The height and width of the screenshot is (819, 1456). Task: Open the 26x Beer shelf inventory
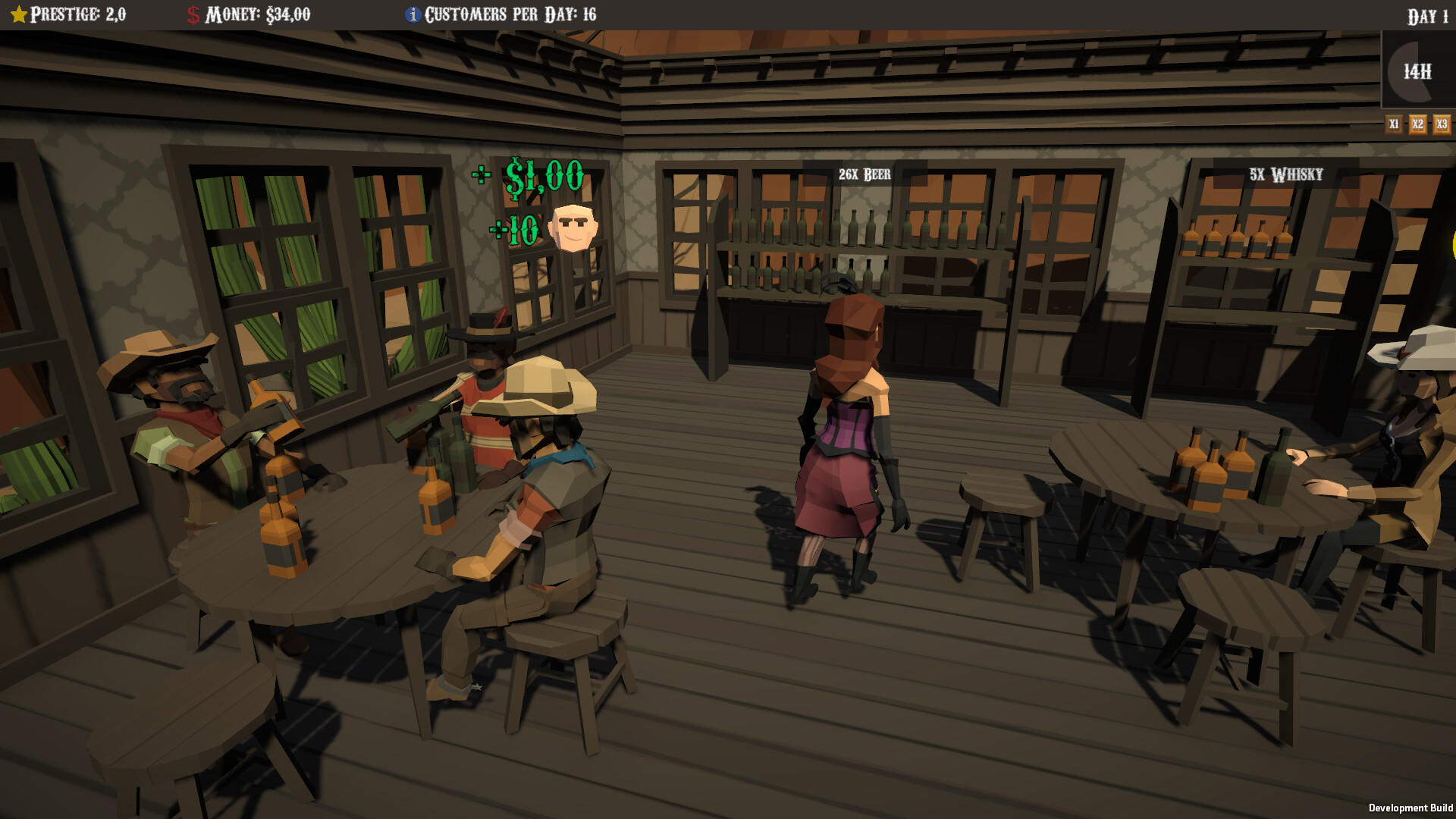[x=864, y=173]
